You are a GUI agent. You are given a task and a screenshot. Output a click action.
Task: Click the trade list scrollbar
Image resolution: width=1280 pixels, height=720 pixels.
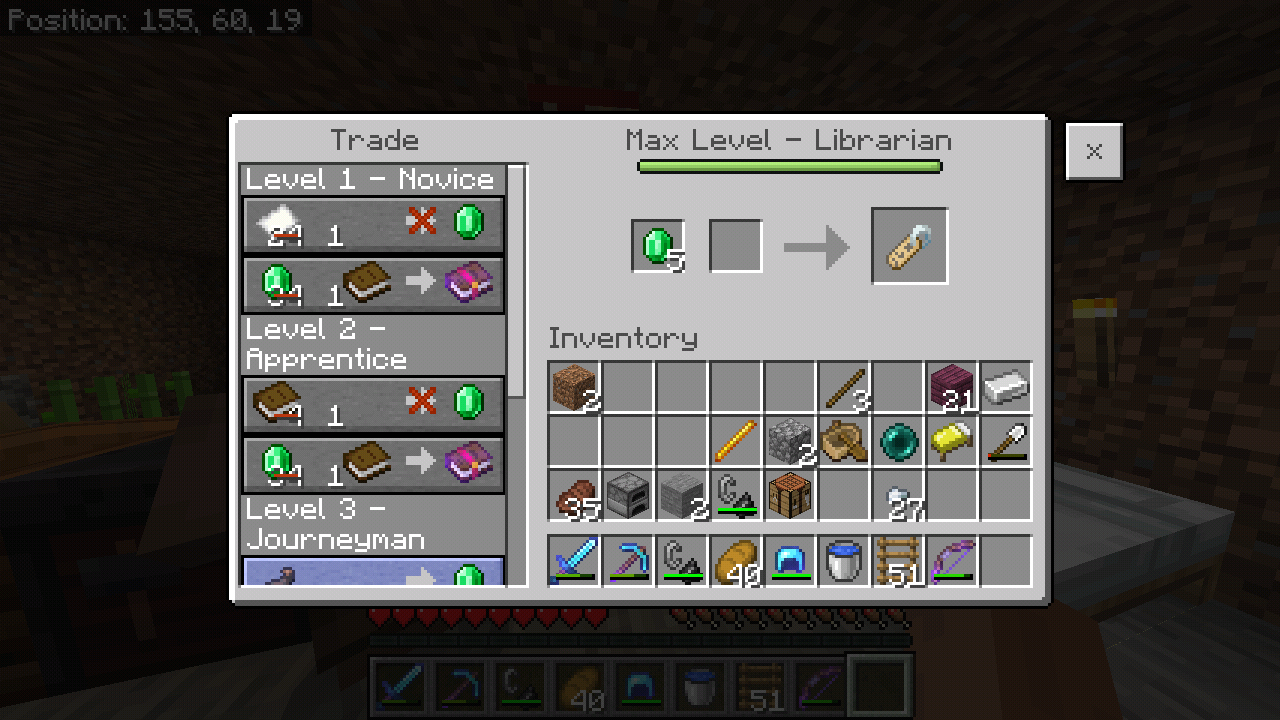[516, 280]
